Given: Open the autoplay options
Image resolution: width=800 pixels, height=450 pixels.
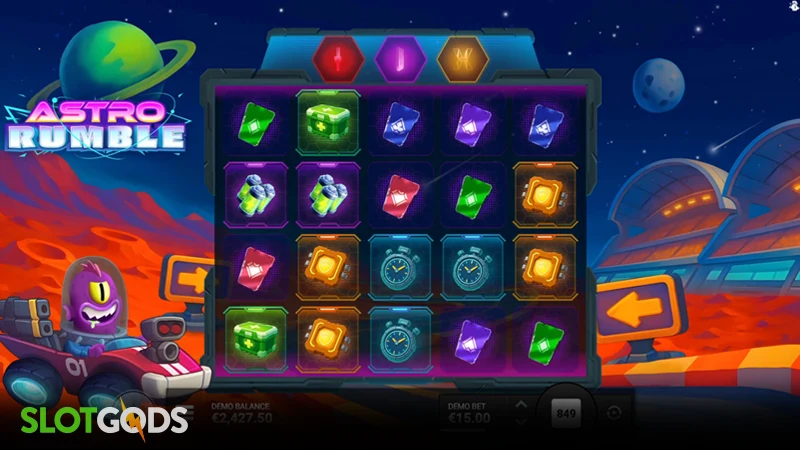Looking at the screenshot, I should point(613,413).
